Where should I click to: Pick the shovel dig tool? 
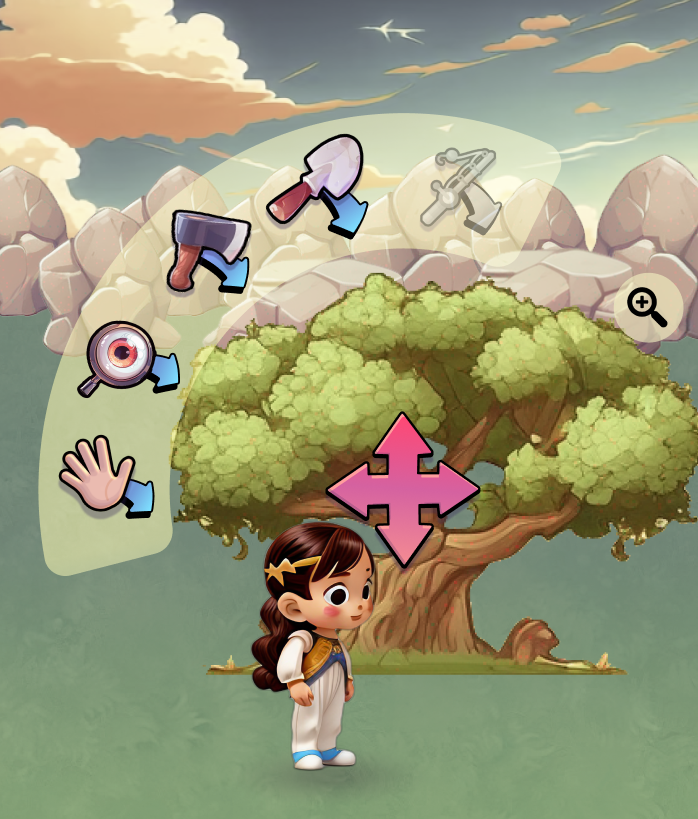click(x=318, y=183)
